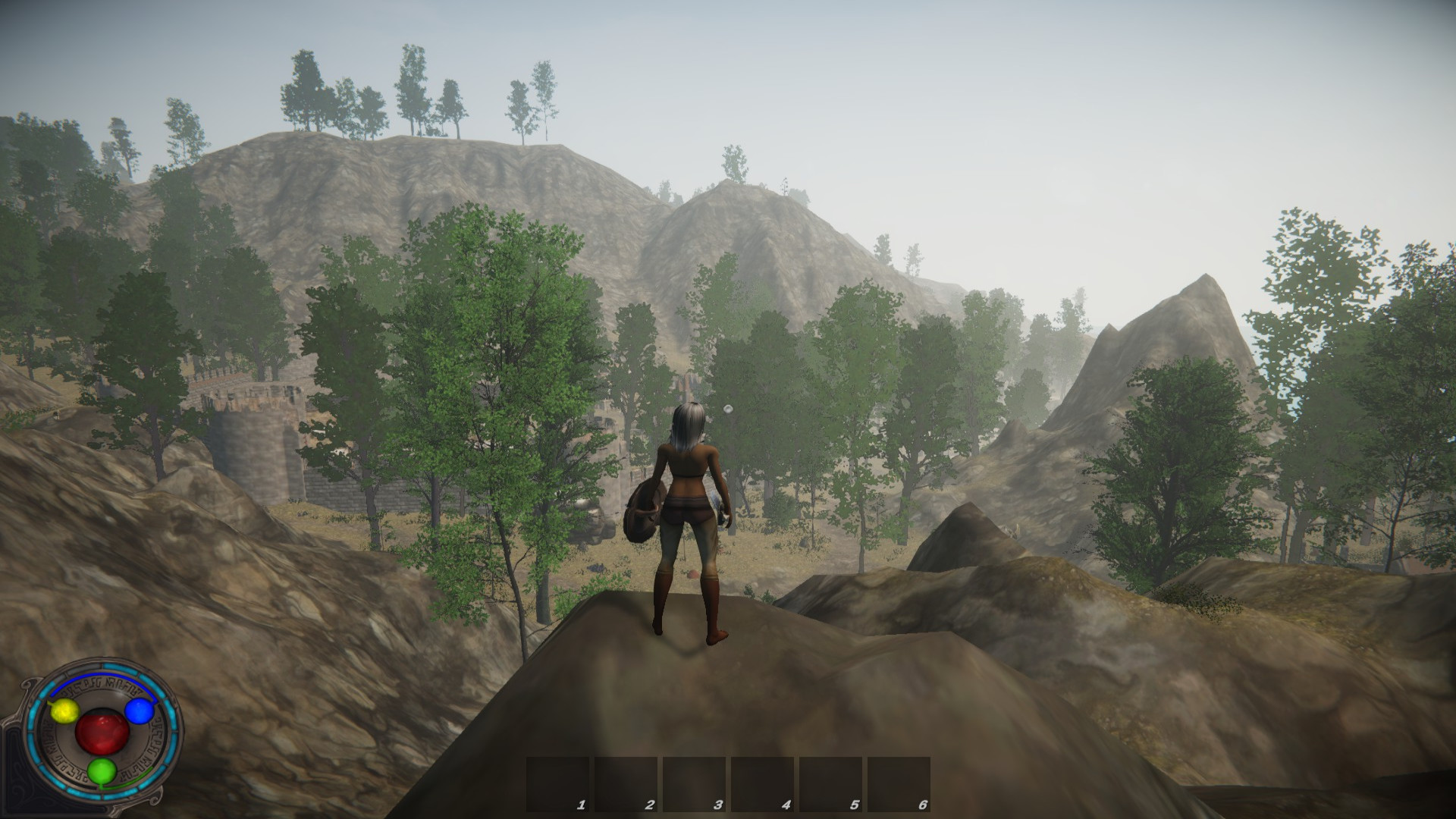Select the blue mana orb
This screenshot has width=1456, height=819.
(x=139, y=711)
